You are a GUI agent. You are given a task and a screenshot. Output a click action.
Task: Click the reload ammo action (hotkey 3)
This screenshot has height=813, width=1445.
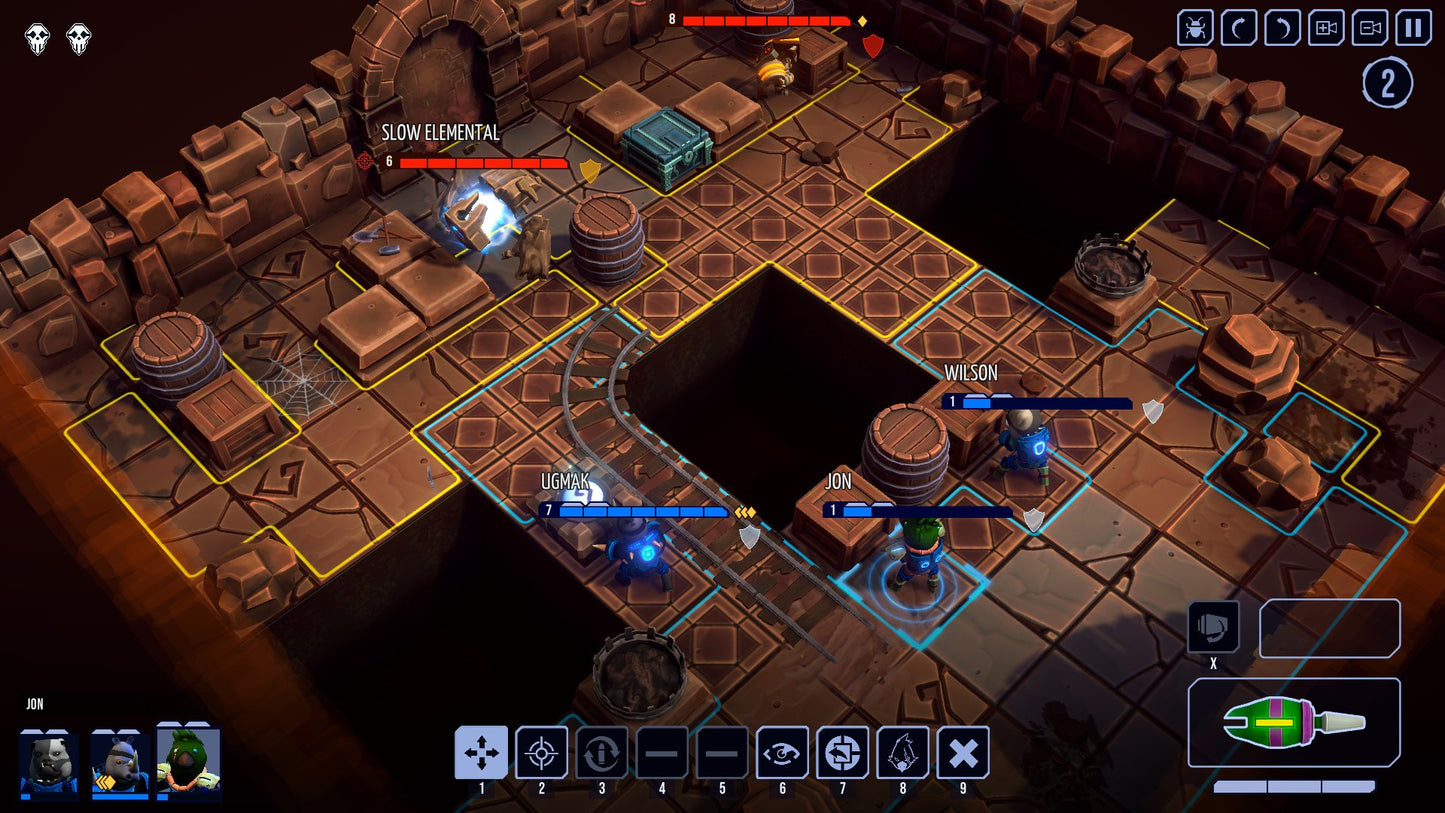point(603,753)
